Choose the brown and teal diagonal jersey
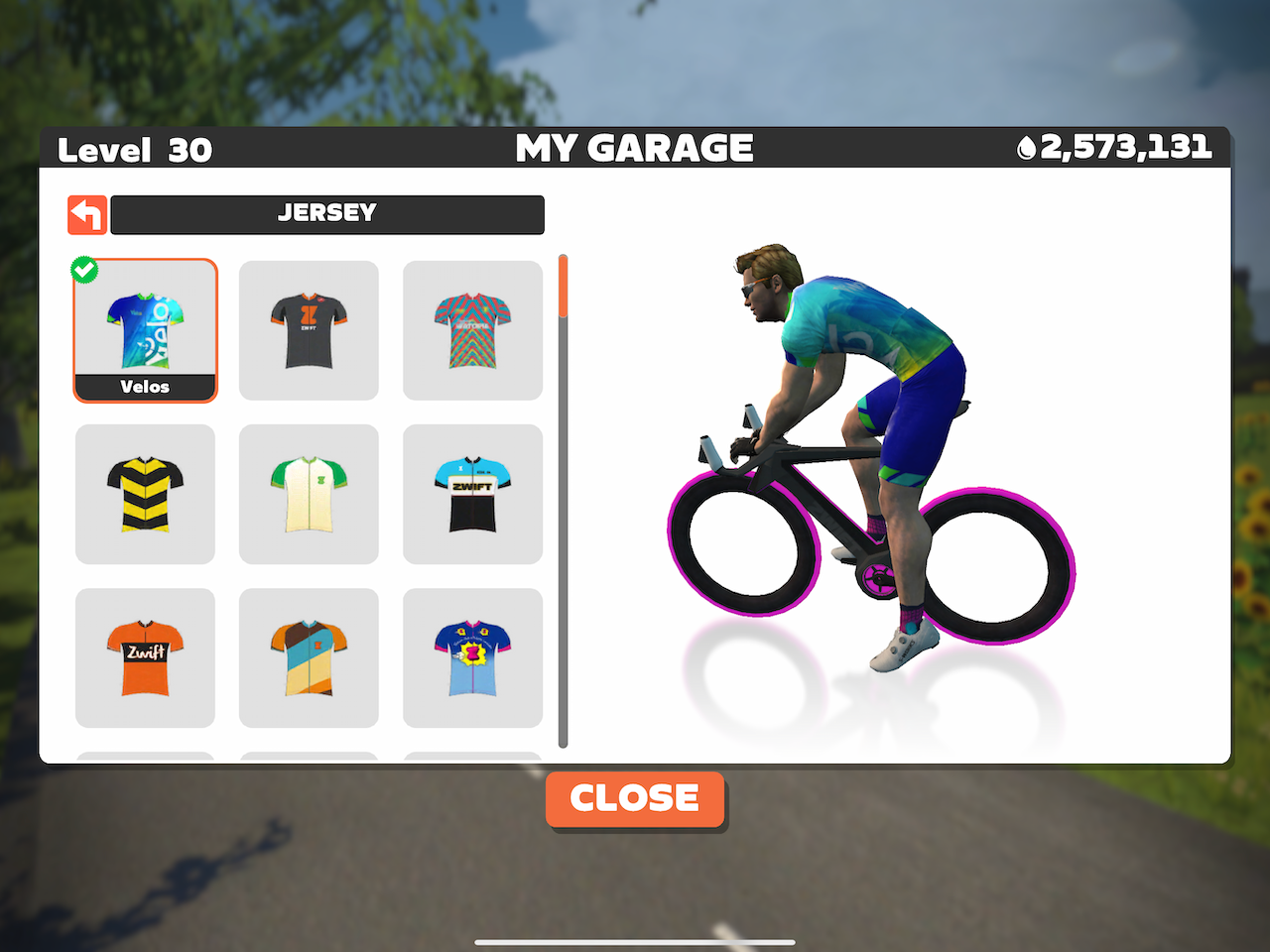 click(x=309, y=657)
